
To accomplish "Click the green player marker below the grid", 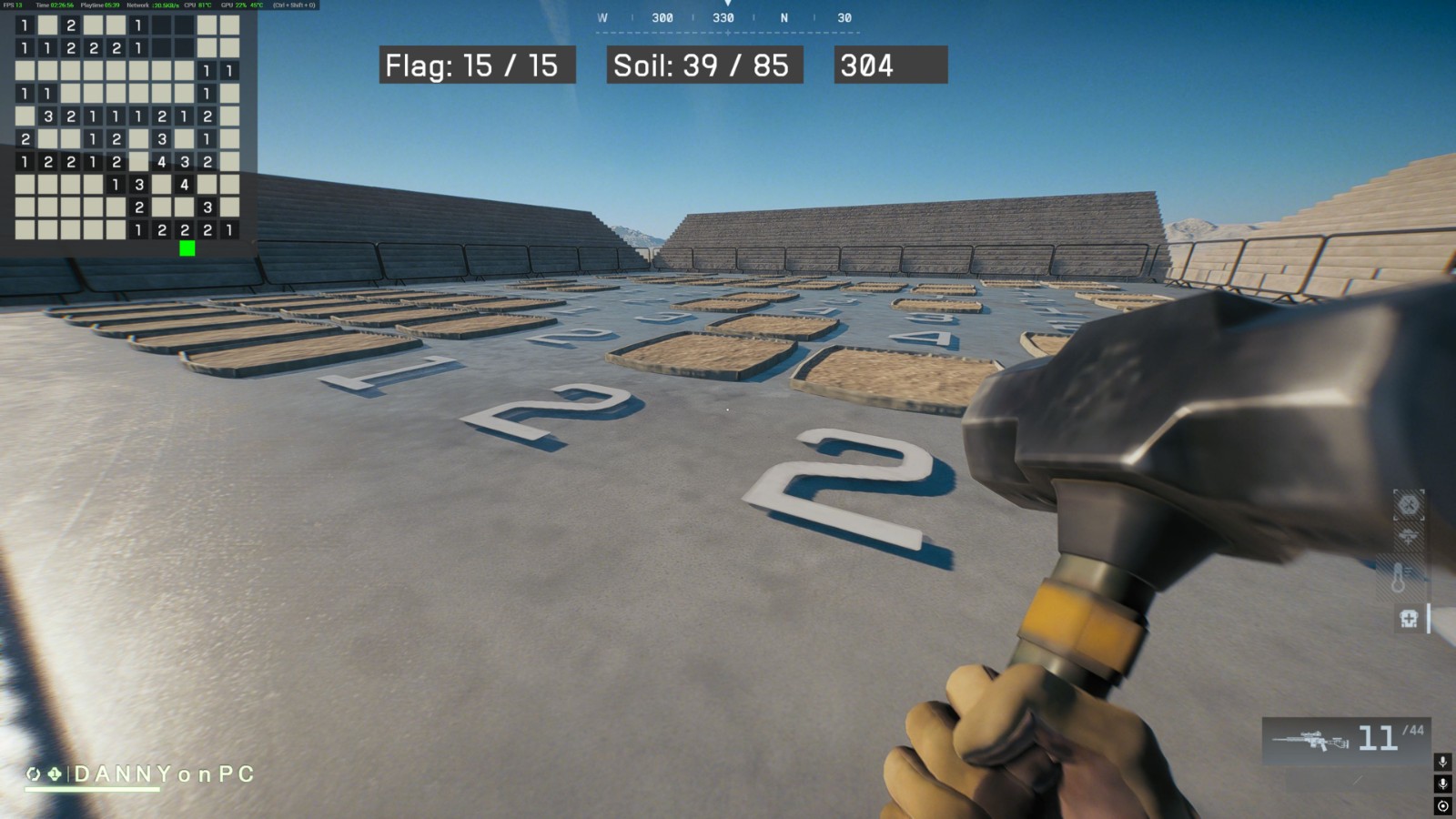I will coord(187,248).
